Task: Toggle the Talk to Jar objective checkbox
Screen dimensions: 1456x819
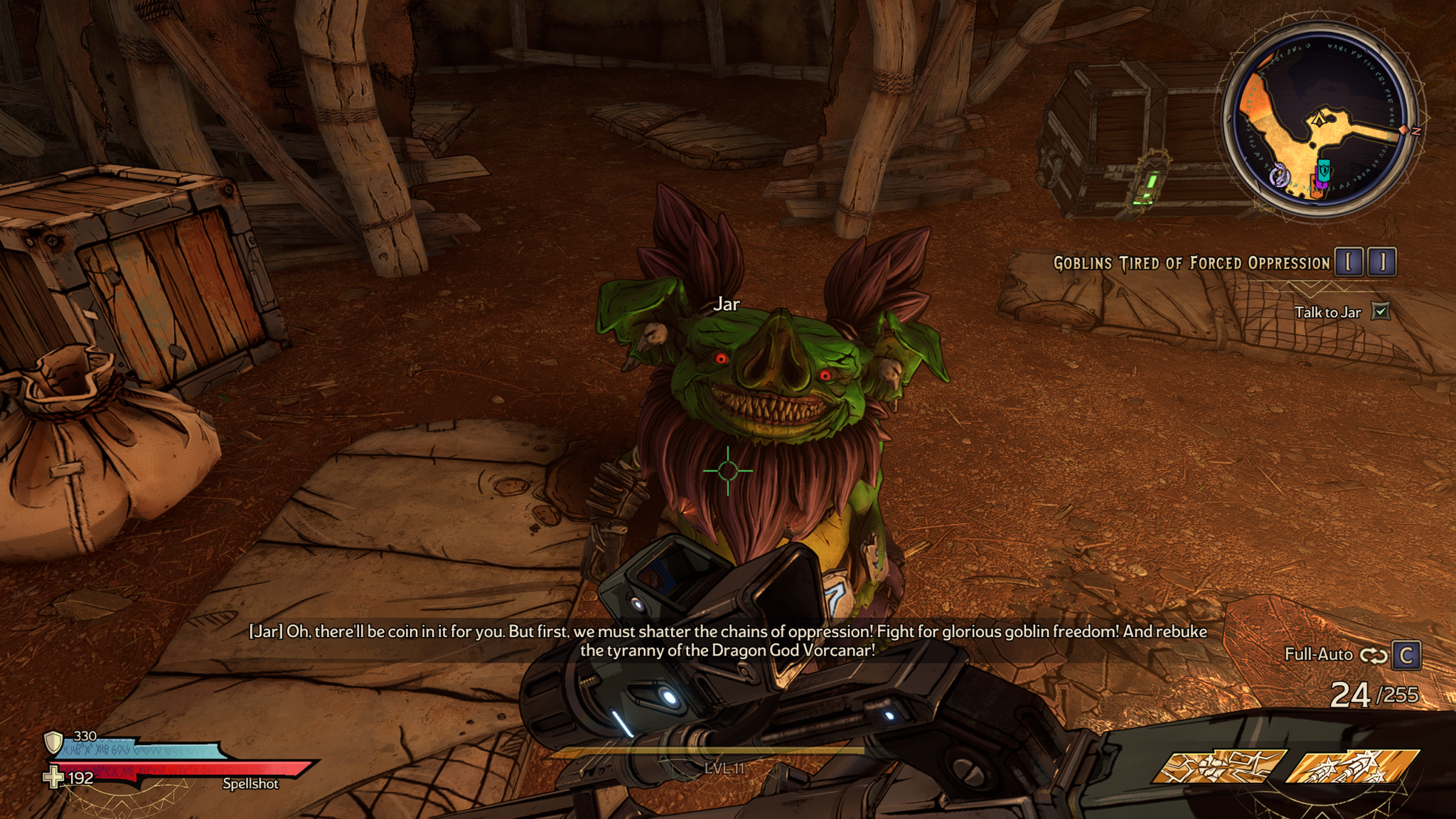Action: coord(1381,311)
